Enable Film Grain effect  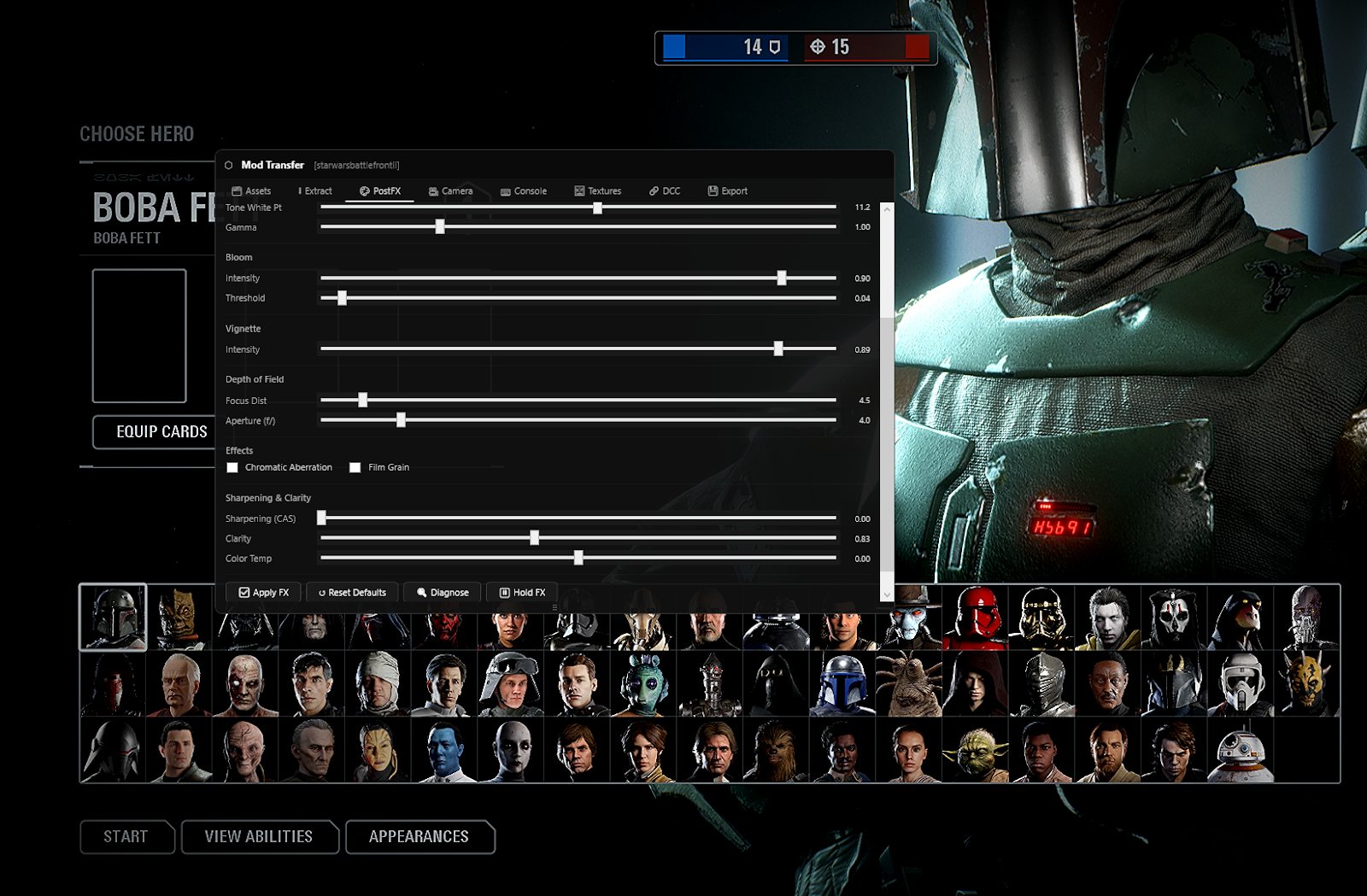[x=355, y=467]
